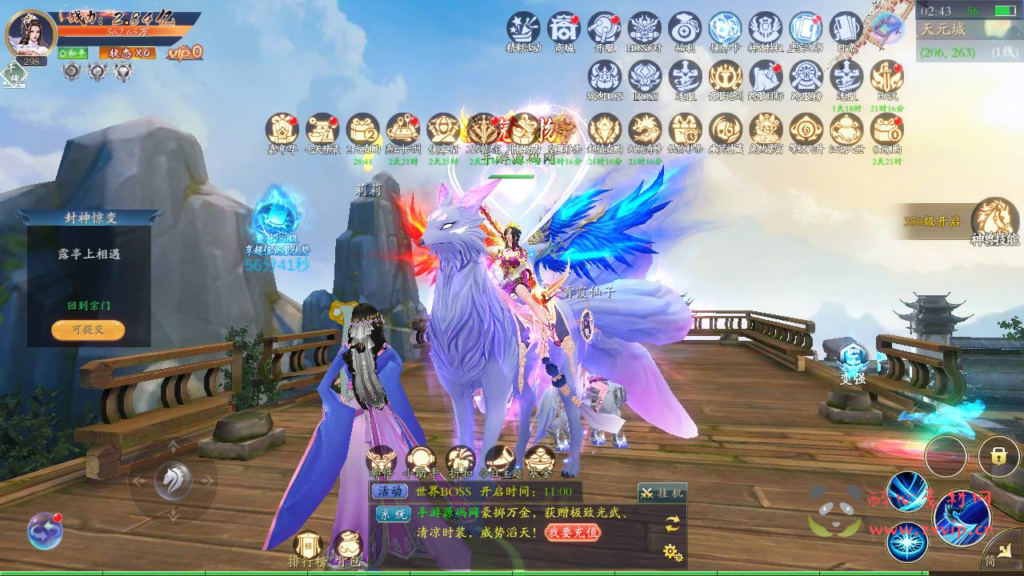Tap the padlock target-lock button
The image size is (1024, 576).
(x=998, y=456)
